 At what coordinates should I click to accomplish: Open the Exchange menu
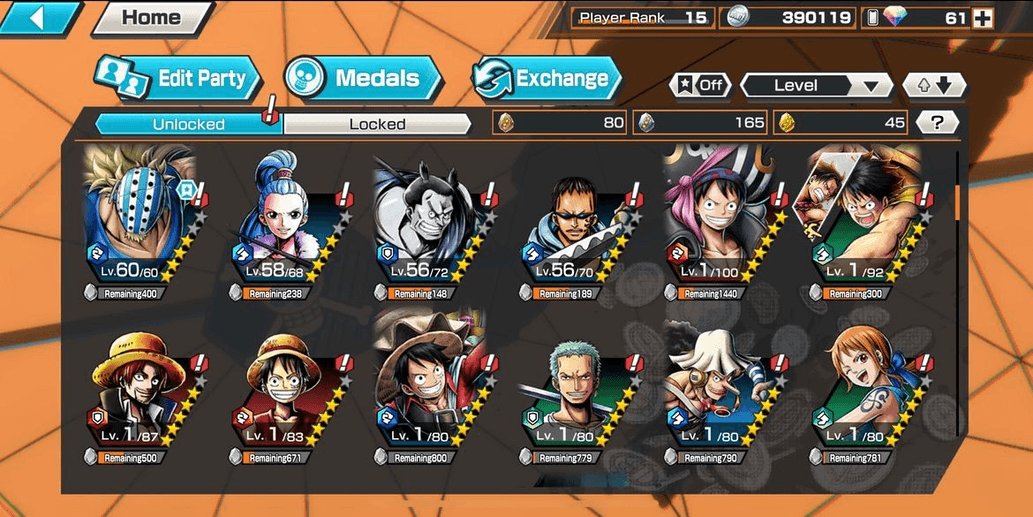pyautogui.click(x=546, y=79)
